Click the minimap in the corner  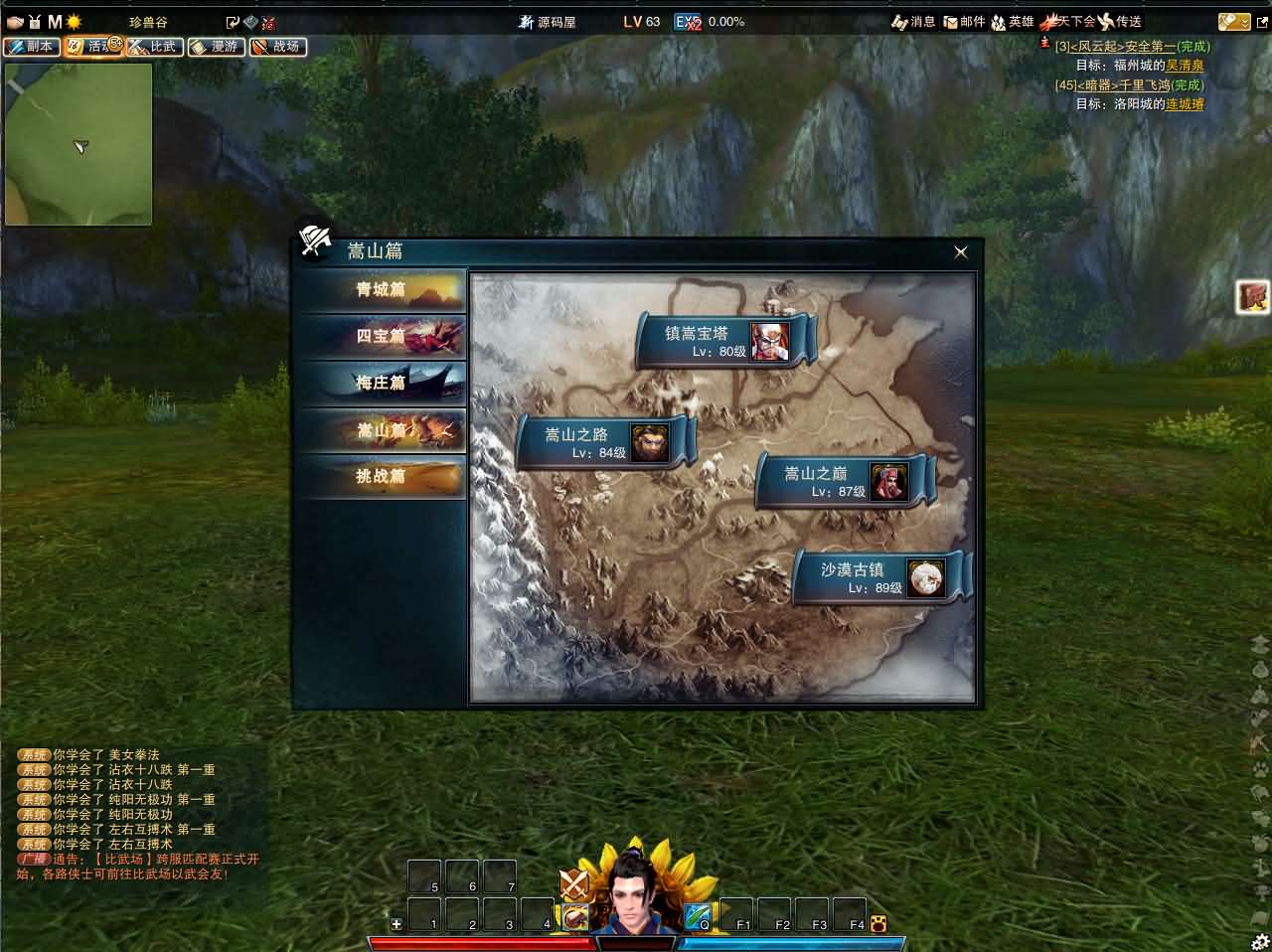tap(79, 144)
